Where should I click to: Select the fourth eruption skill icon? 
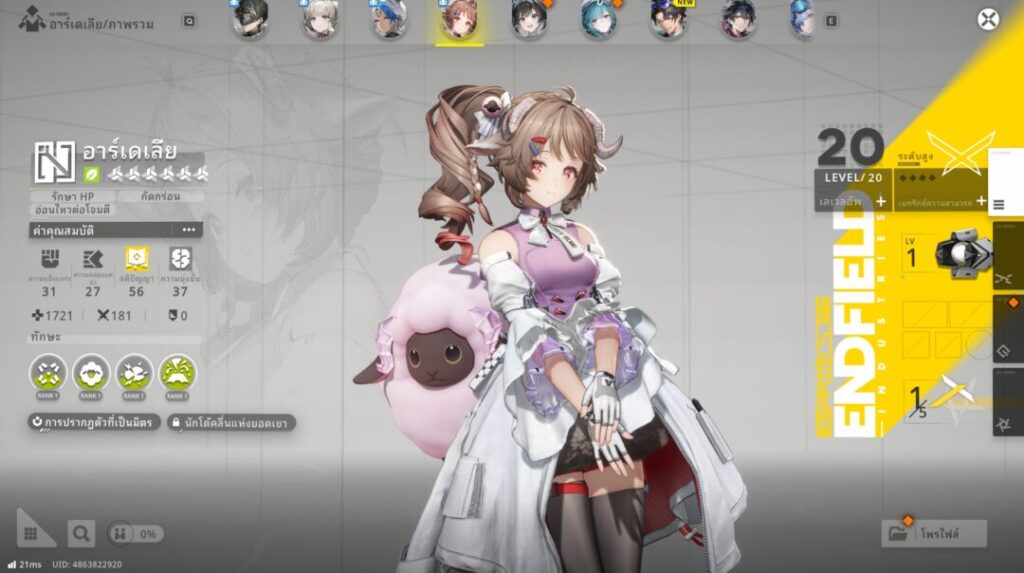pyautogui.click(x=177, y=373)
